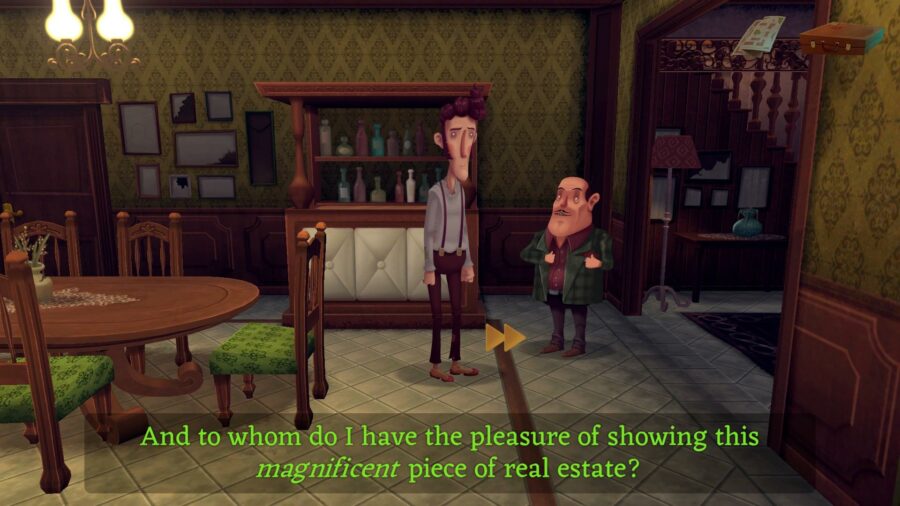Open the folded paper map icon
The image size is (900, 506).
click(758, 35)
